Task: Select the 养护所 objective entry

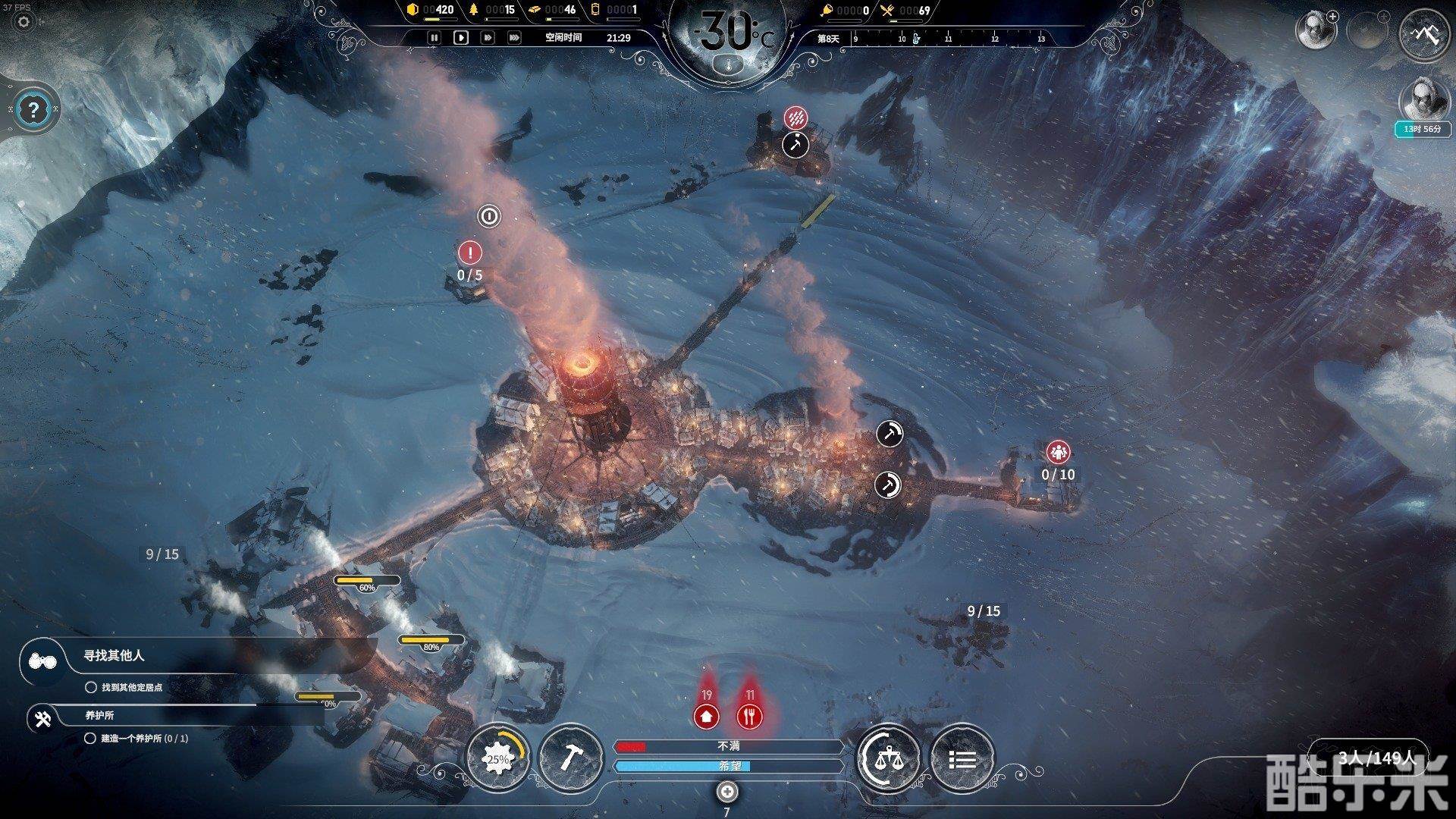Action: [x=99, y=715]
